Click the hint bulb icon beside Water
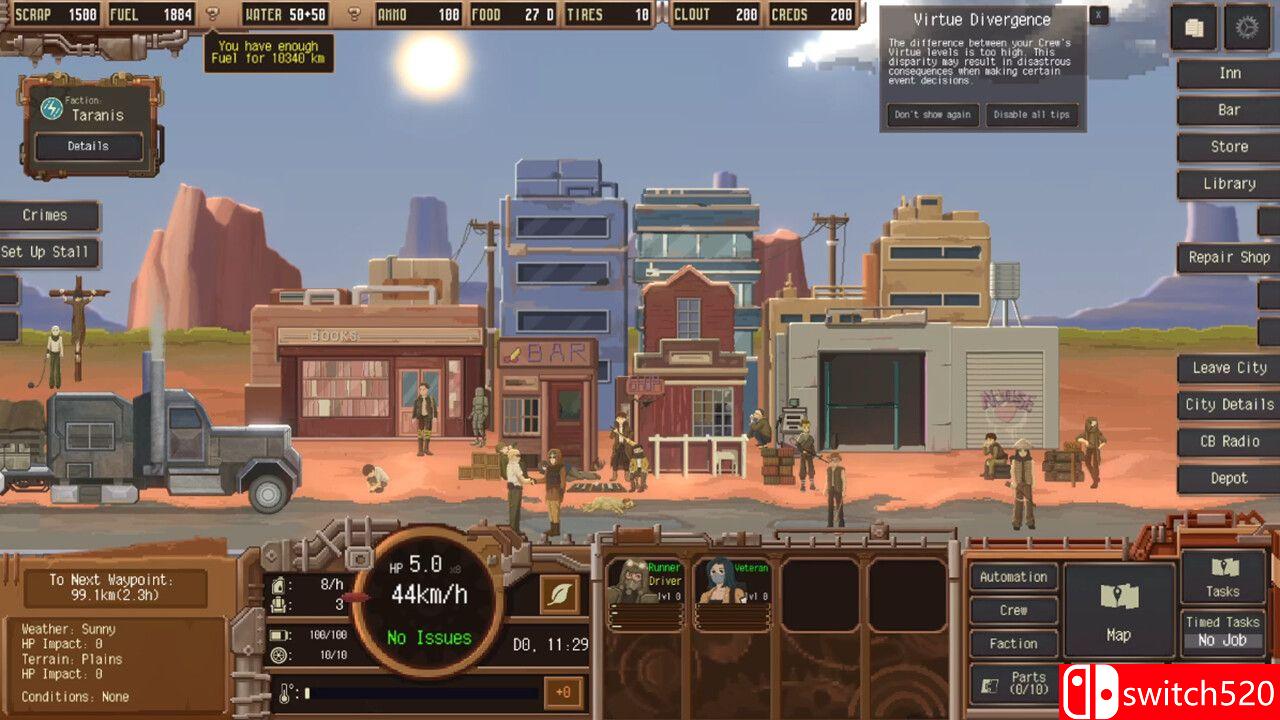 pyautogui.click(x=353, y=14)
